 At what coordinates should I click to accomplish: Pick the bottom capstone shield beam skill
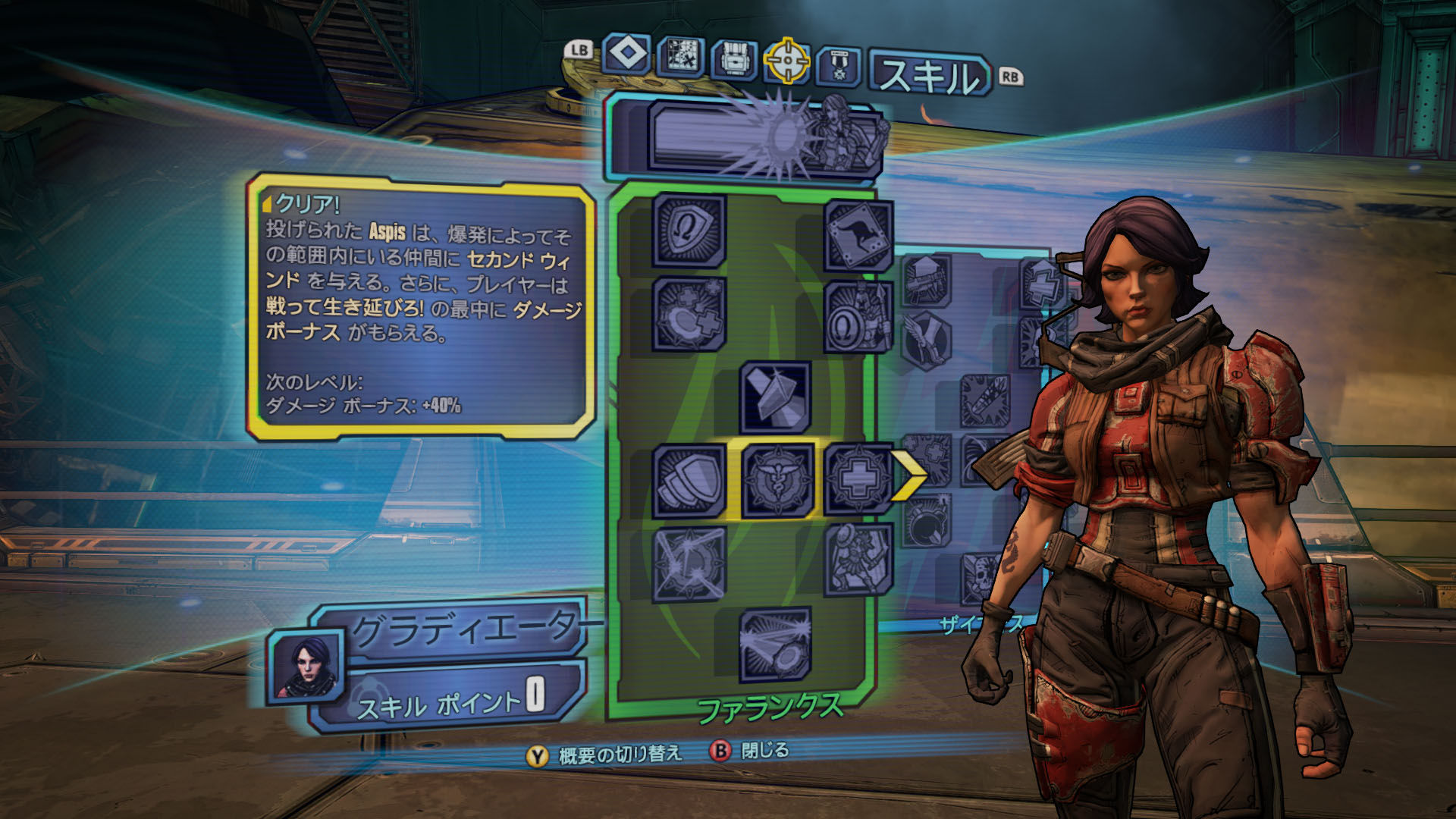coord(775,645)
